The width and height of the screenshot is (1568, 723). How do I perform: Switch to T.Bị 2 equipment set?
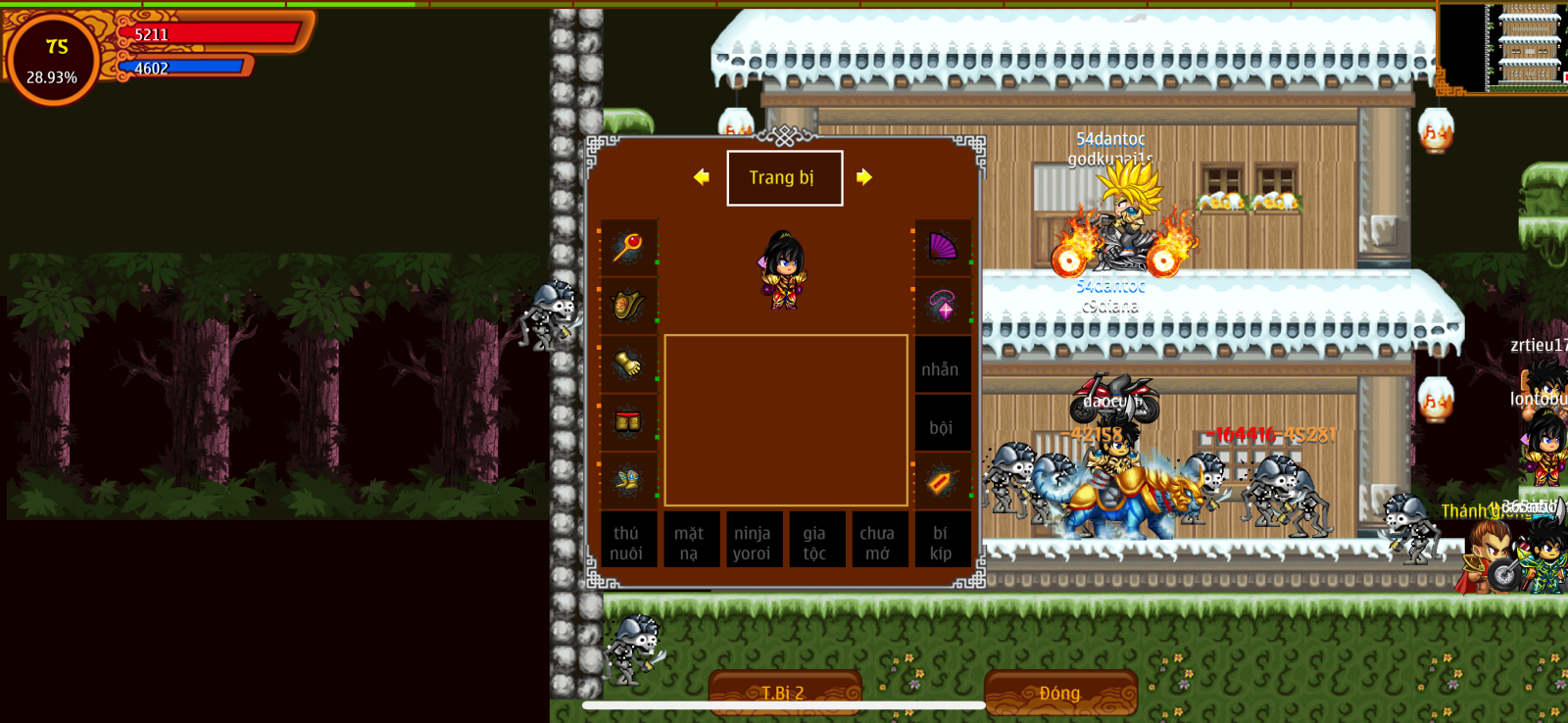[784, 693]
